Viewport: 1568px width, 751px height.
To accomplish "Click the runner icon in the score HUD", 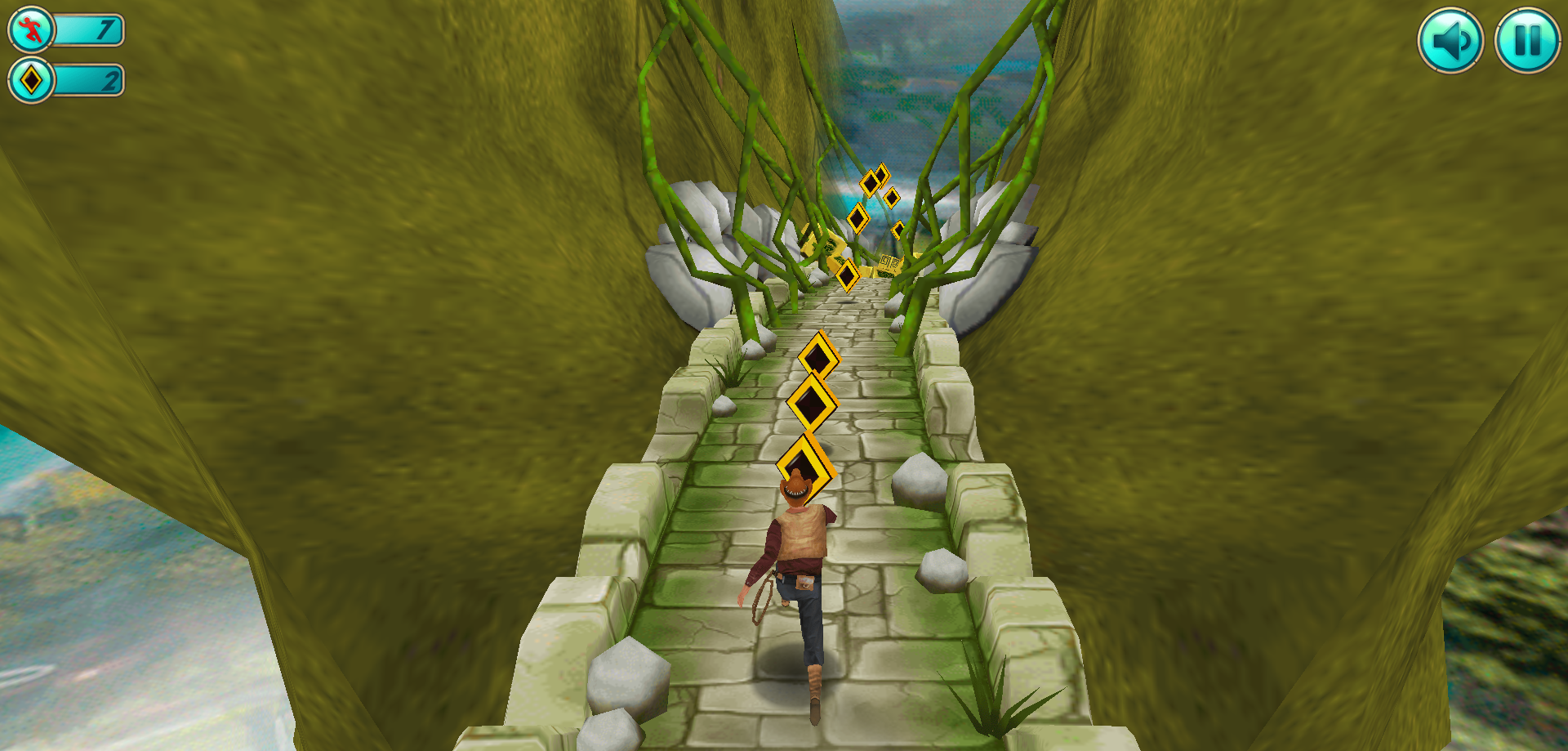I will click(x=30, y=31).
